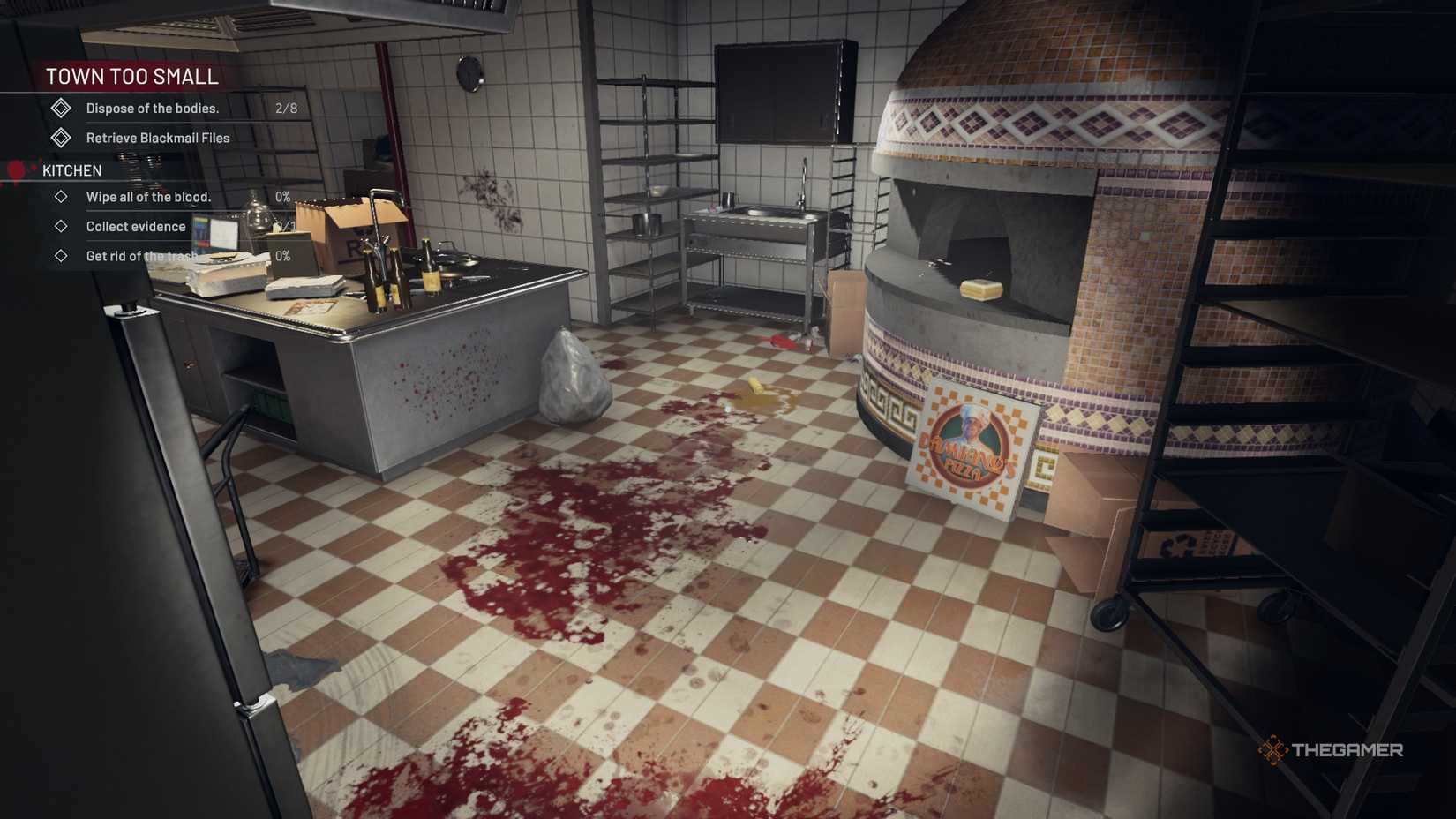The height and width of the screenshot is (819, 1456).
Task: Collapse the TOWN TOO SMALL objective list
Action: [x=132, y=77]
